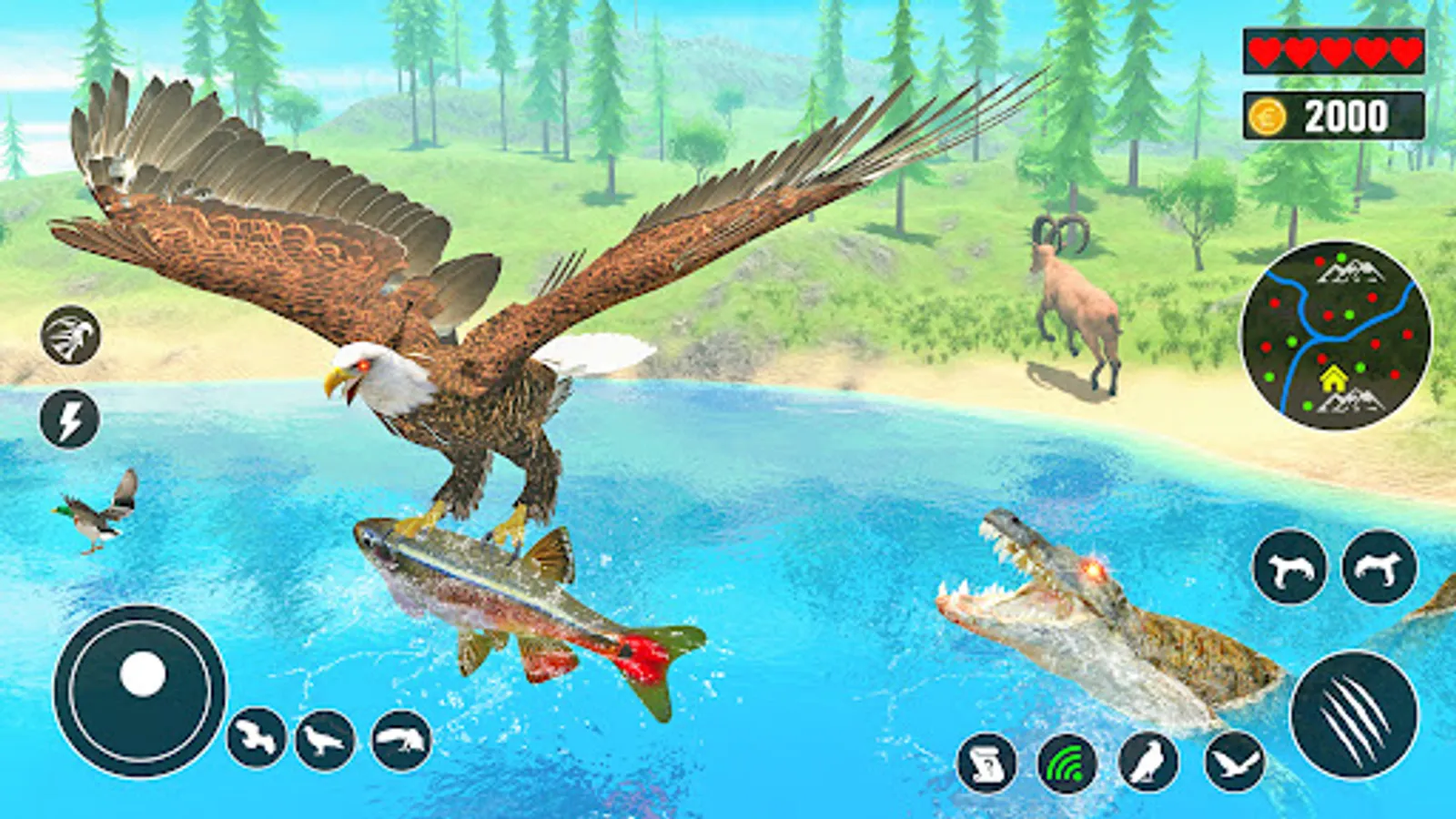Toggle the green signal waves icon
Viewport: 1456px width, 819px height.
(1067, 763)
